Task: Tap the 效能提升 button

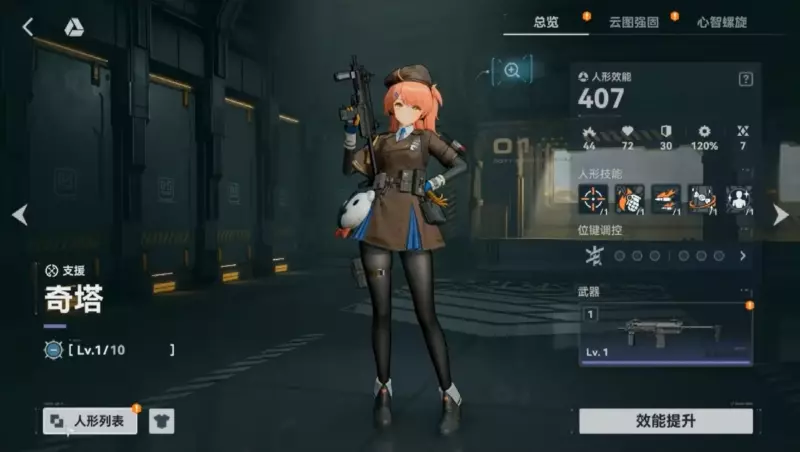Action: pos(666,421)
